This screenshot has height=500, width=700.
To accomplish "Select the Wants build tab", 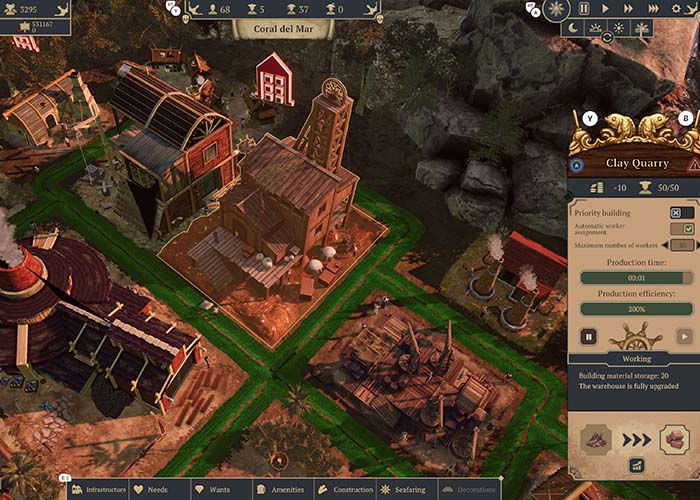I will tap(213, 490).
